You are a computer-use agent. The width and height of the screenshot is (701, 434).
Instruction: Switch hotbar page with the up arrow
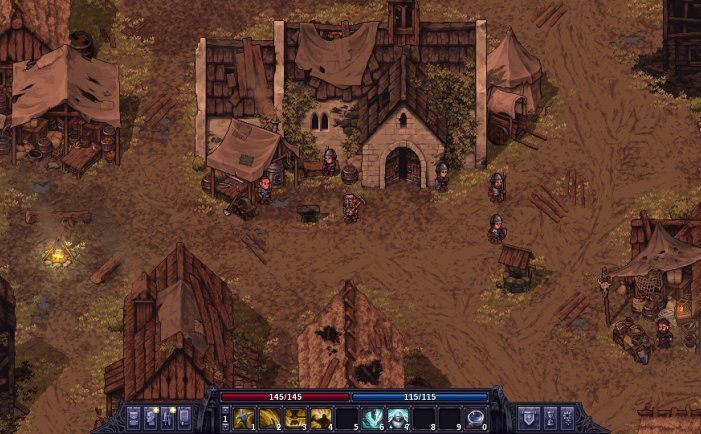tap(225, 408)
